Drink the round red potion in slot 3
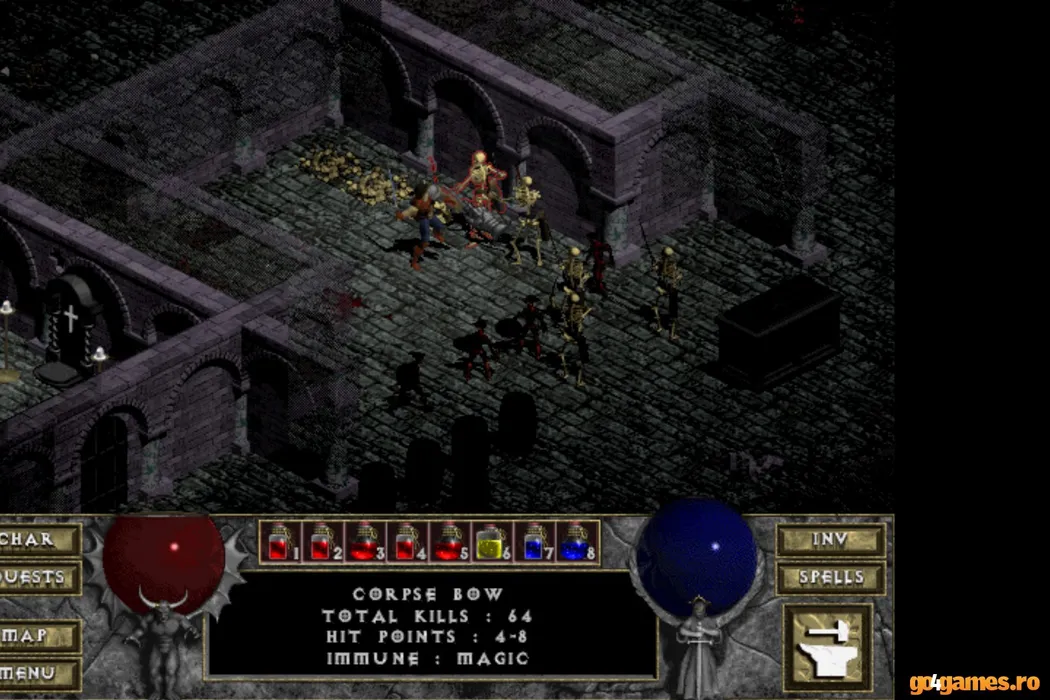1050x700 pixels. tap(363, 542)
